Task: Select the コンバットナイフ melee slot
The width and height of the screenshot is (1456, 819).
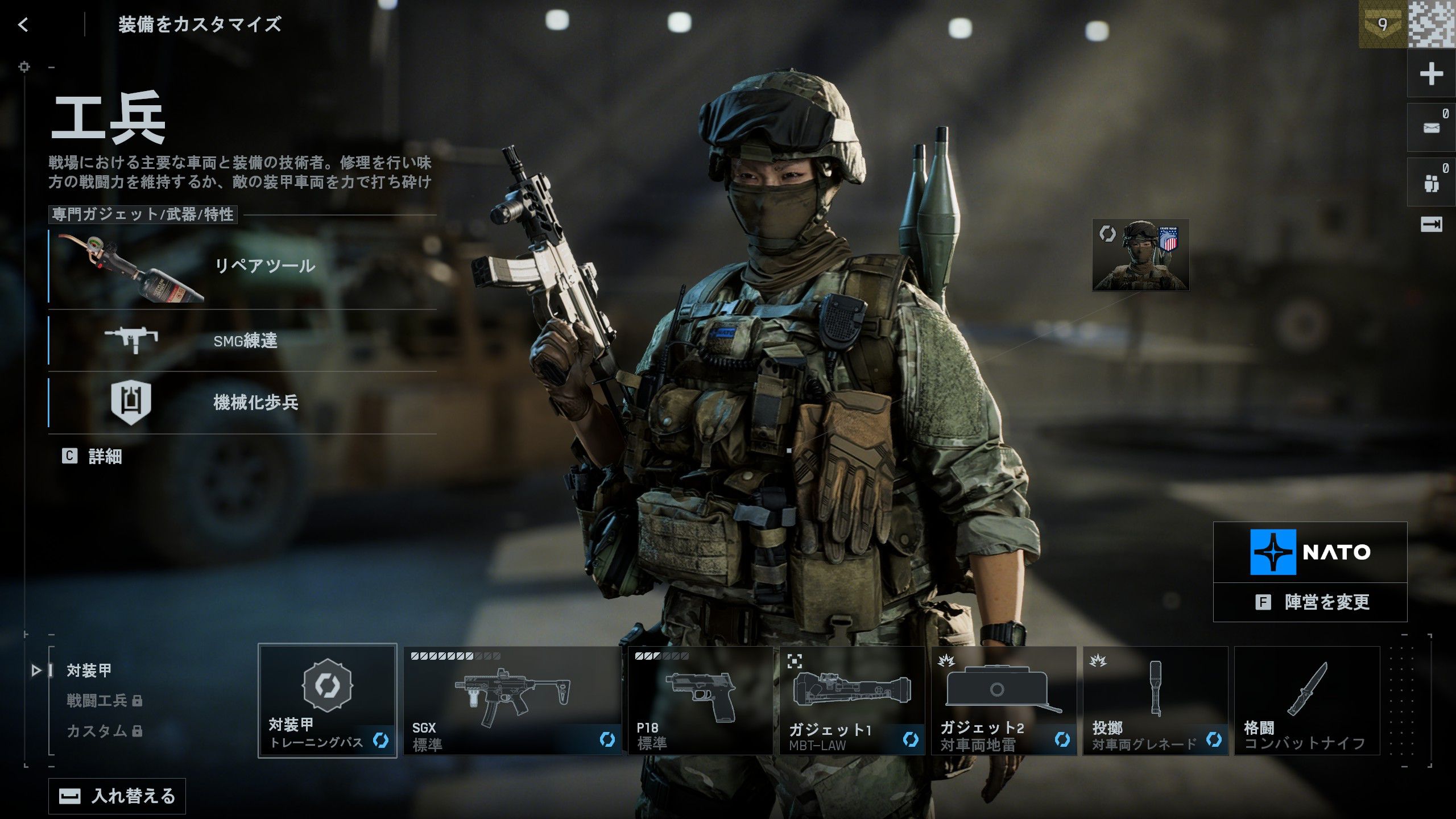Action: pyautogui.click(x=1307, y=700)
